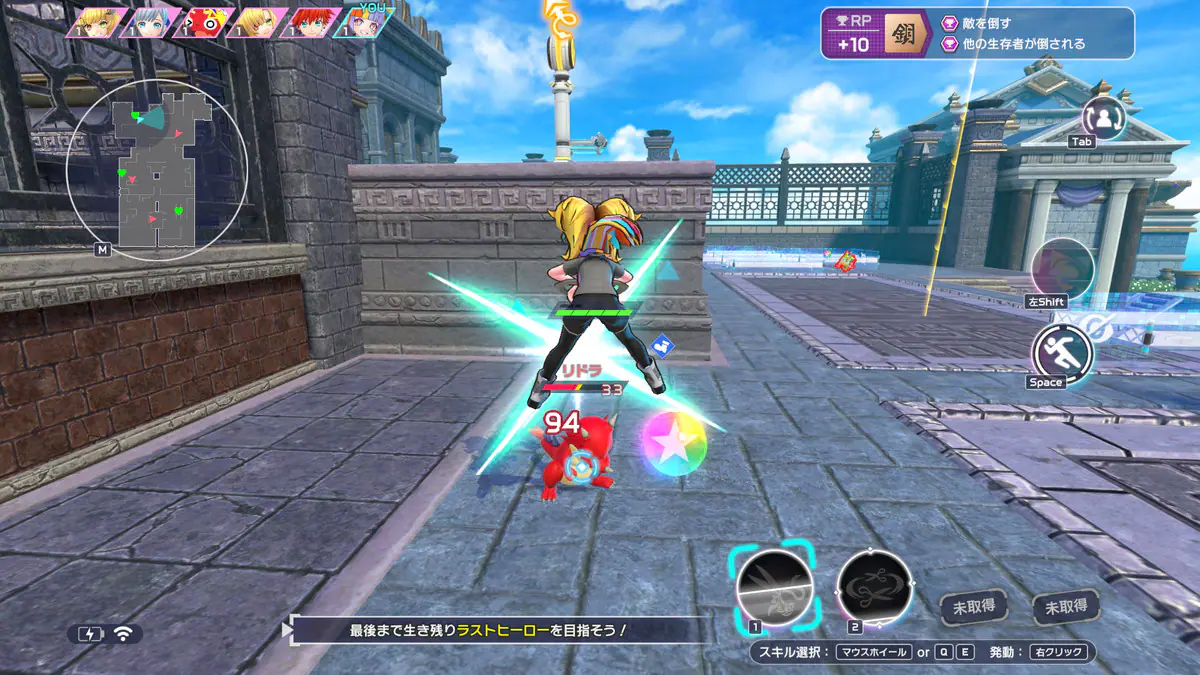Image resolution: width=1200 pixels, height=675 pixels.
Task: Choose the red-haired player portrait
Action: 313,23
